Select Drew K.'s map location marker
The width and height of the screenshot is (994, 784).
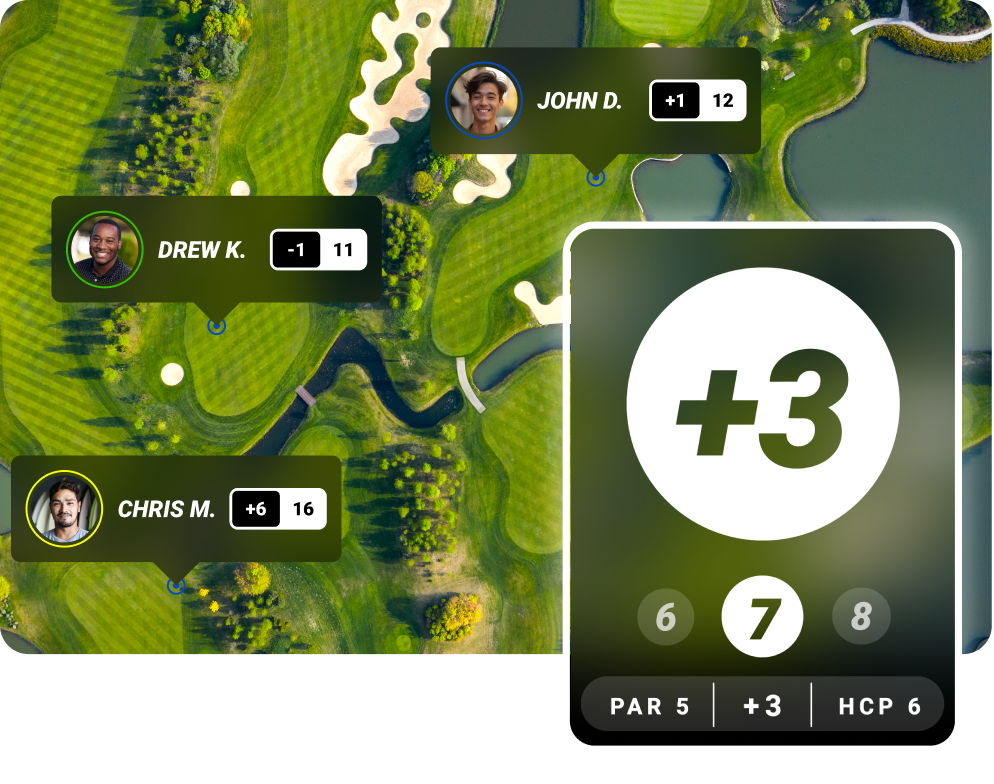pos(216,326)
